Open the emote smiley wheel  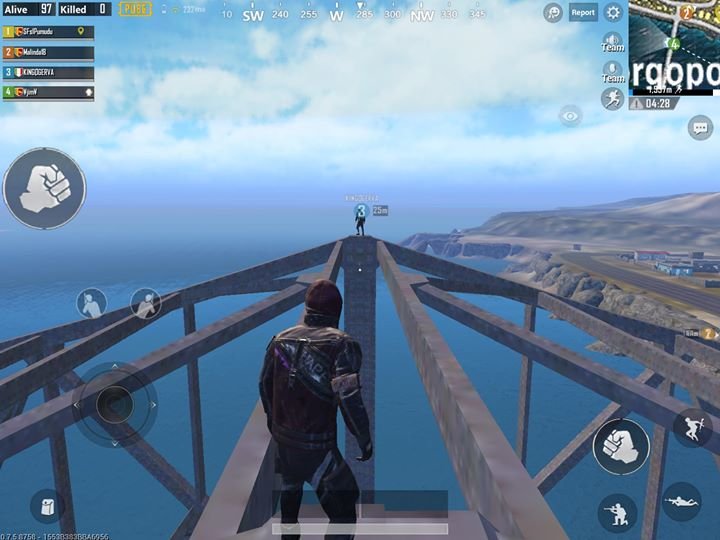click(x=552, y=13)
